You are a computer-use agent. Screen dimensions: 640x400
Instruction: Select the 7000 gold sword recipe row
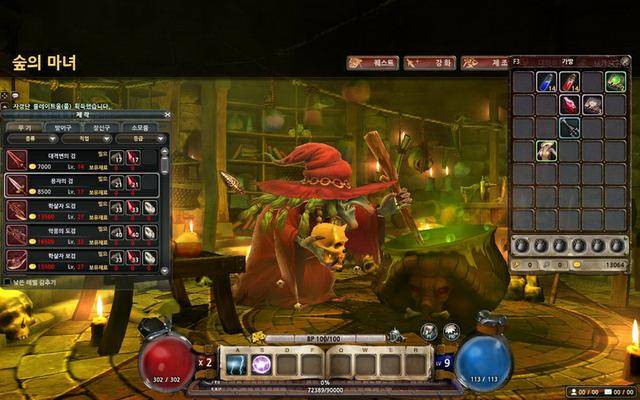(80, 159)
